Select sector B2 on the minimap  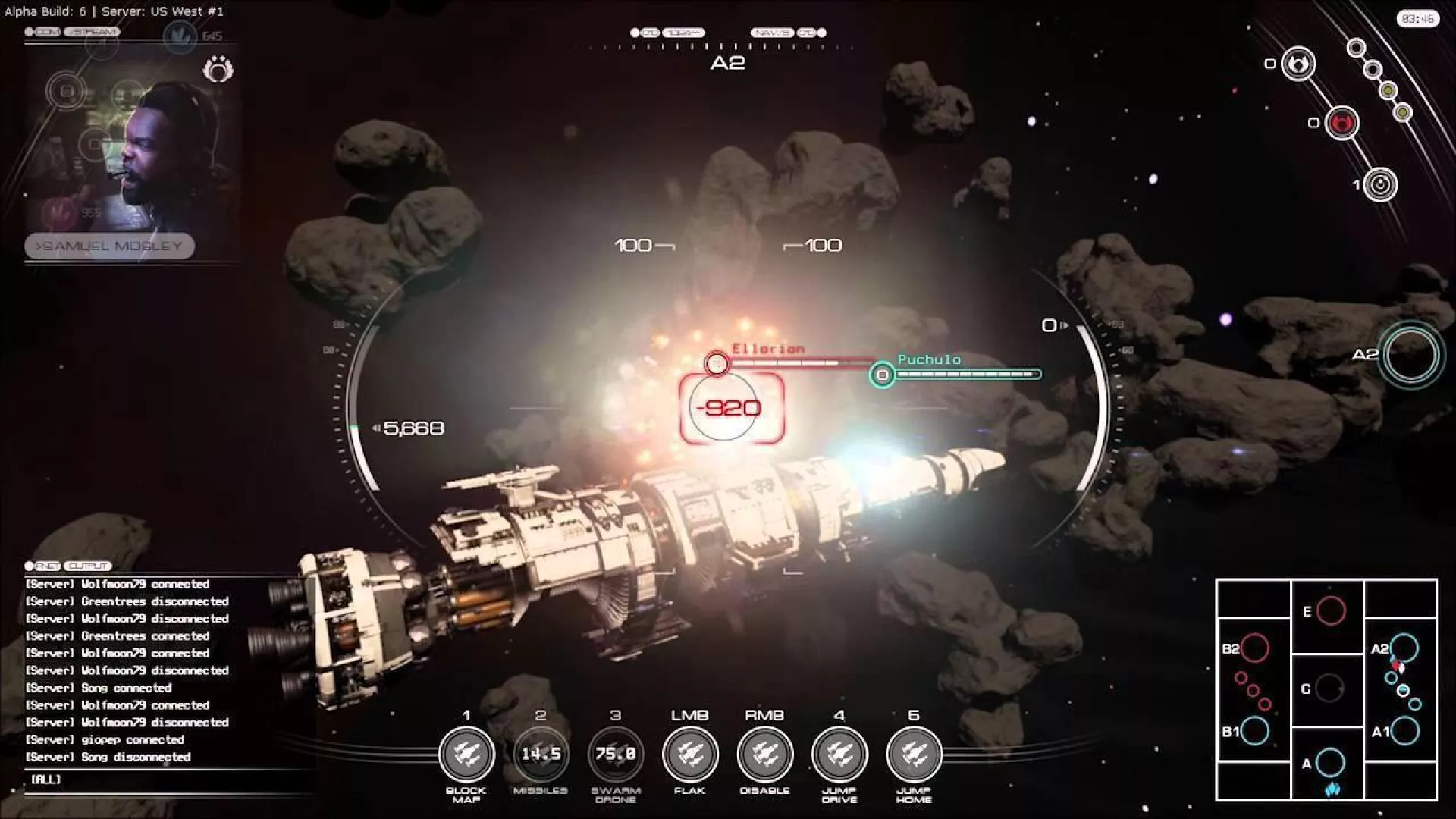point(1254,648)
